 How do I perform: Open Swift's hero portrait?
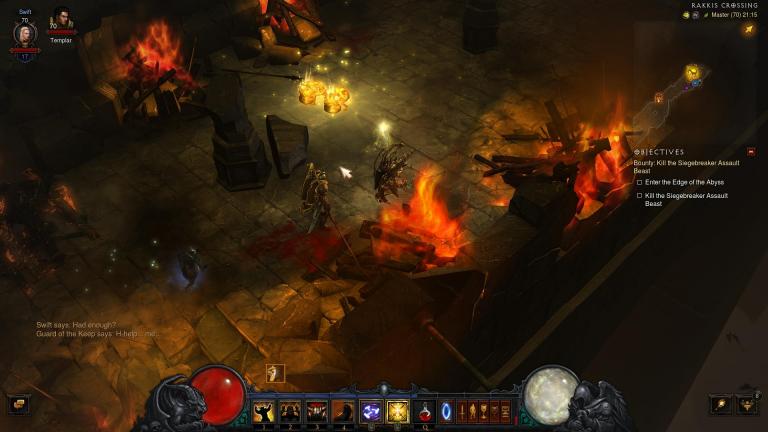pyautogui.click(x=24, y=34)
